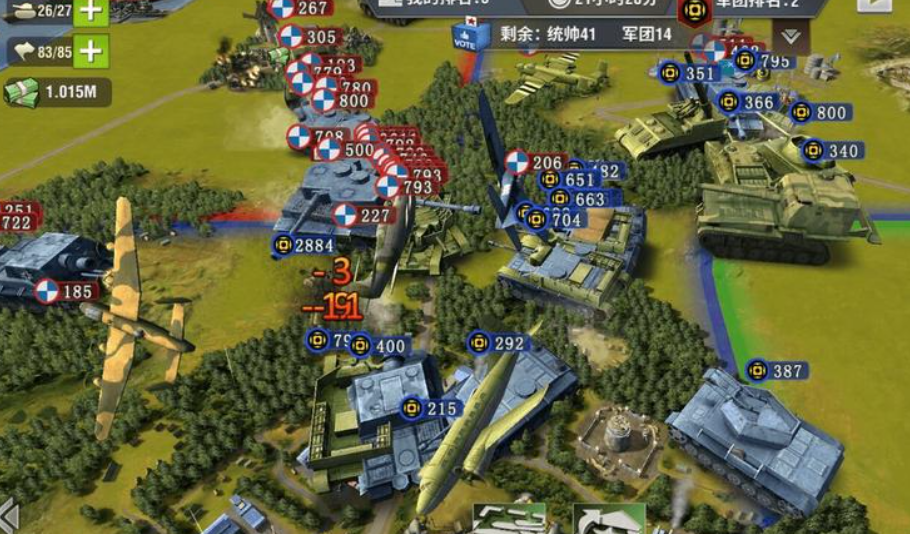Target the enemy unit labeled 185
This screenshot has height=534, width=910.
tap(65, 292)
